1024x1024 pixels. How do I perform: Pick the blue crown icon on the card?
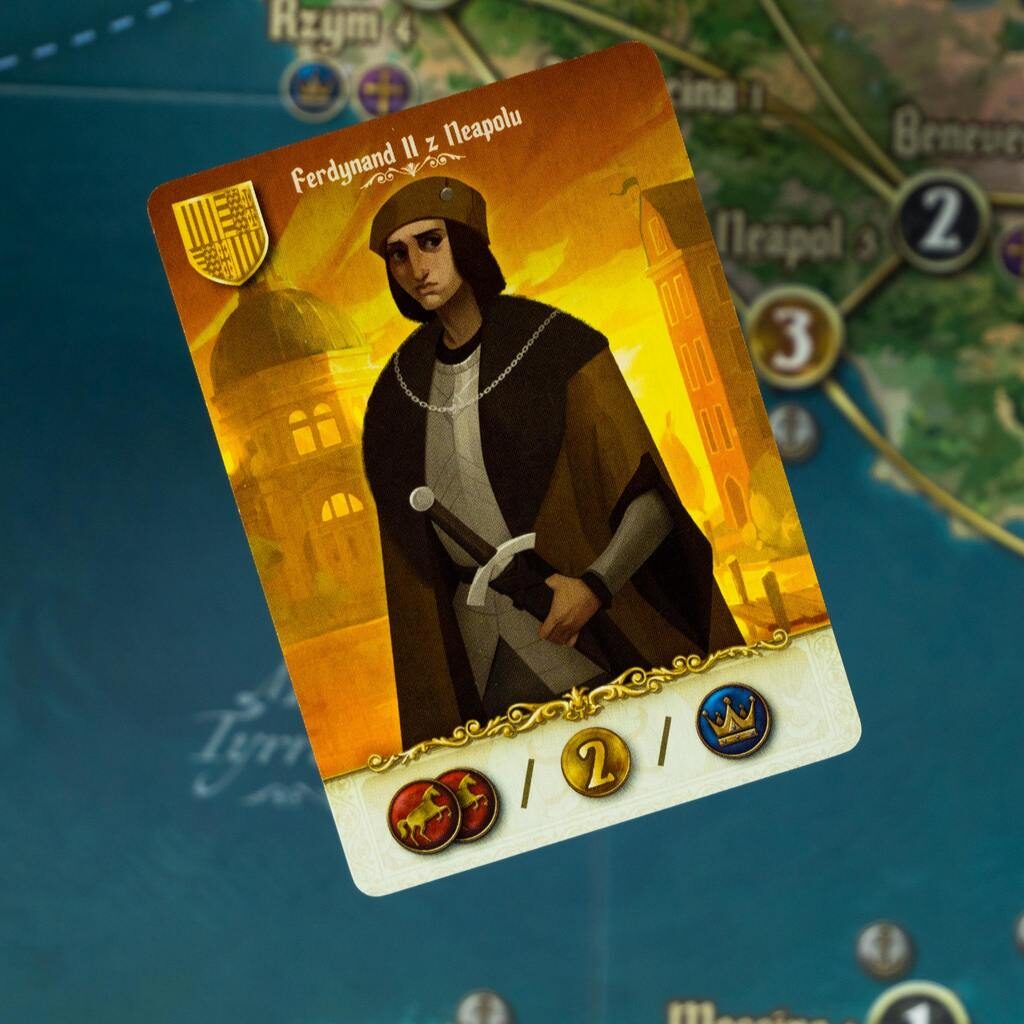pos(733,720)
